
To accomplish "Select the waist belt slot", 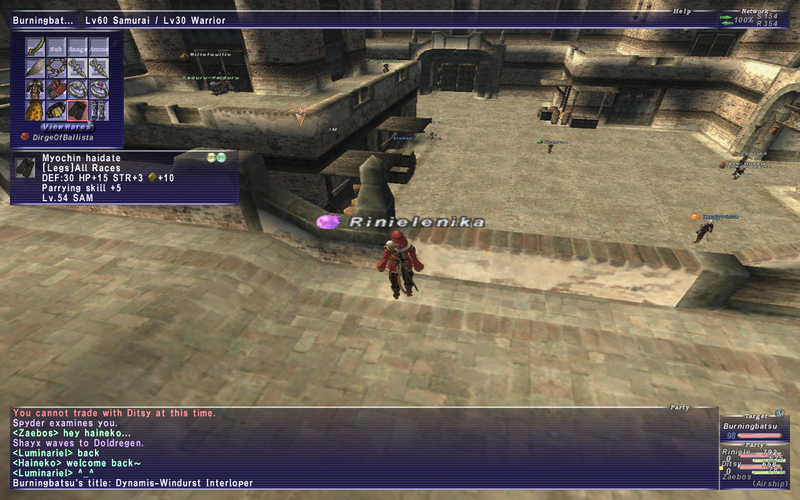I will (55, 109).
